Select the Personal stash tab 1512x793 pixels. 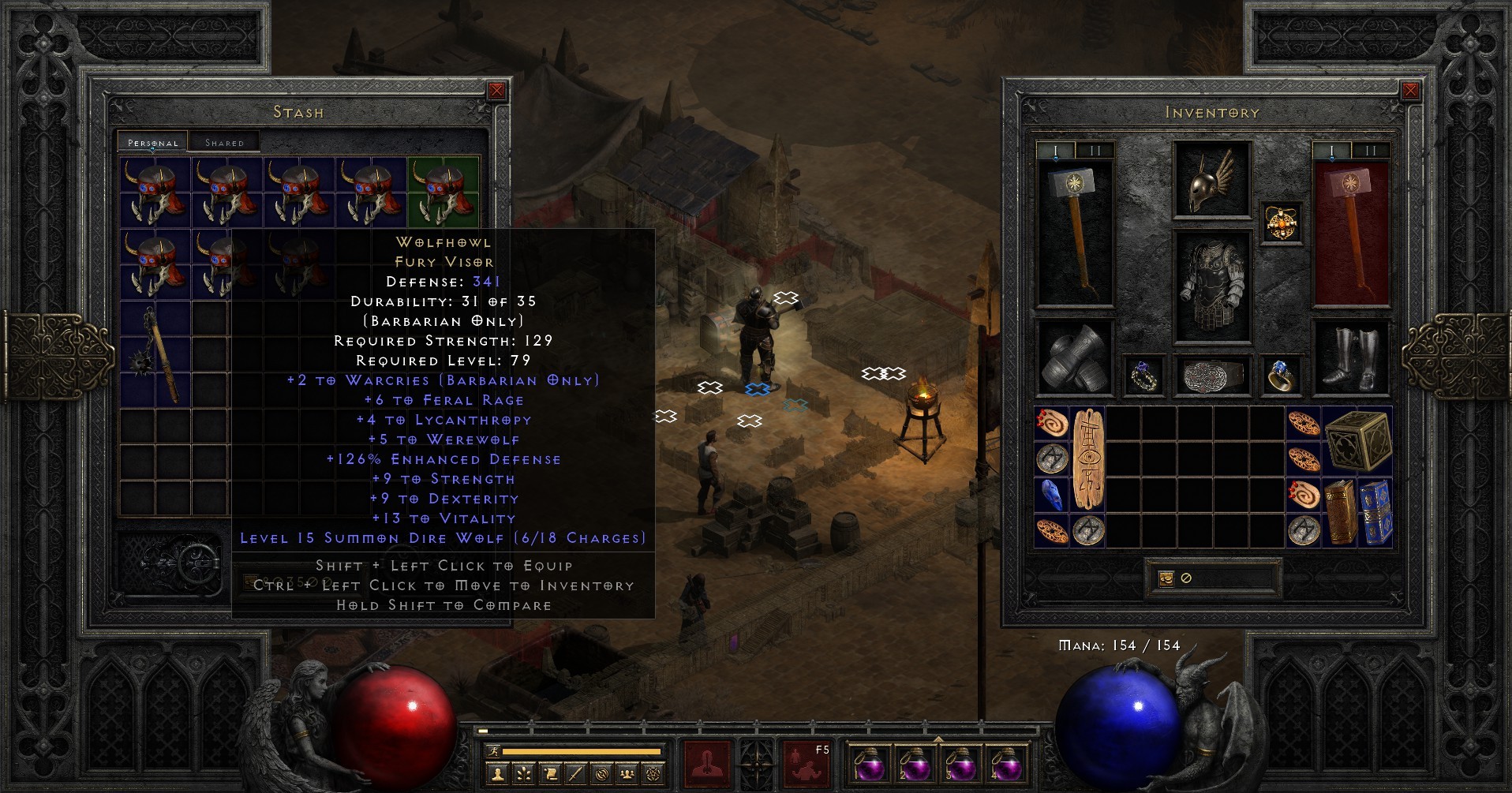pyautogui.click(x=152, y=143)
